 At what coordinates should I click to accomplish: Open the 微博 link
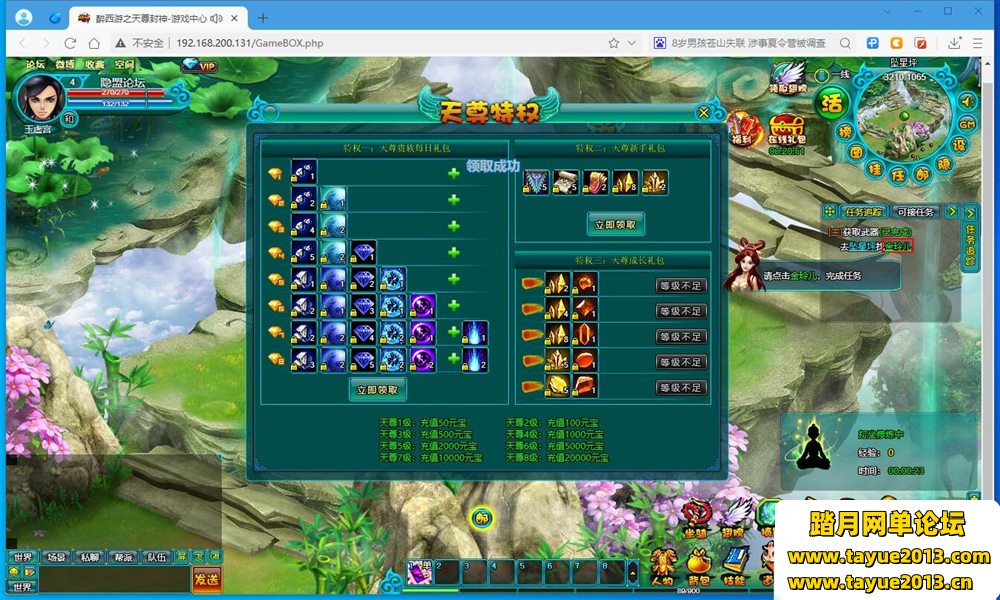tap(65, 66)
